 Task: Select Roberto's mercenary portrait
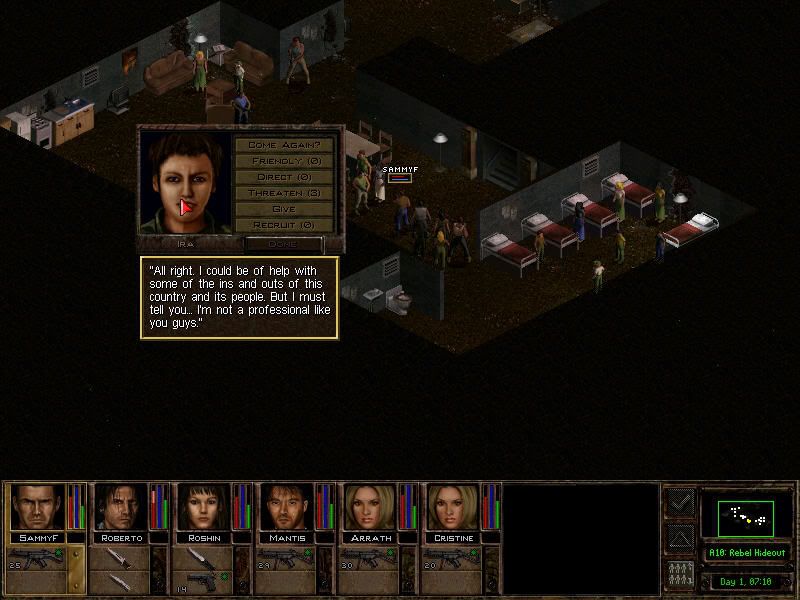pyautogui.click(x=121, y=506)
